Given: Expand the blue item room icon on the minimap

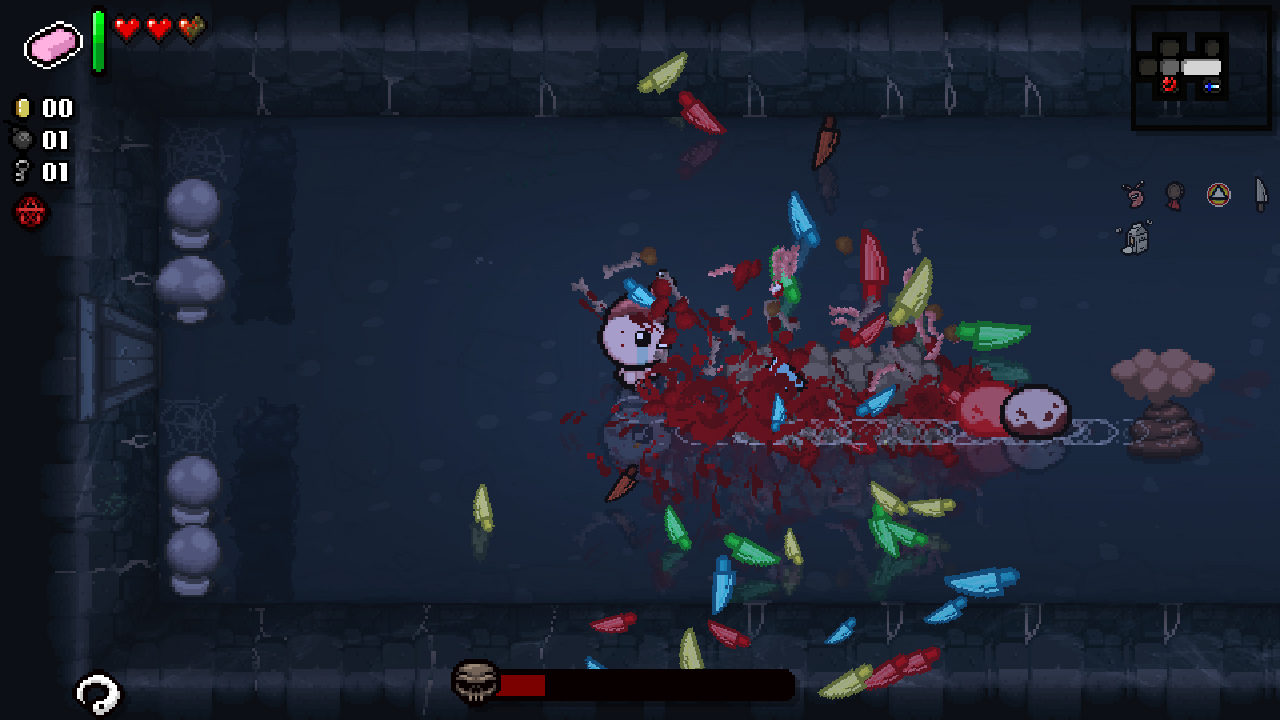Looking at the screenshot, I should (1211, 86).
